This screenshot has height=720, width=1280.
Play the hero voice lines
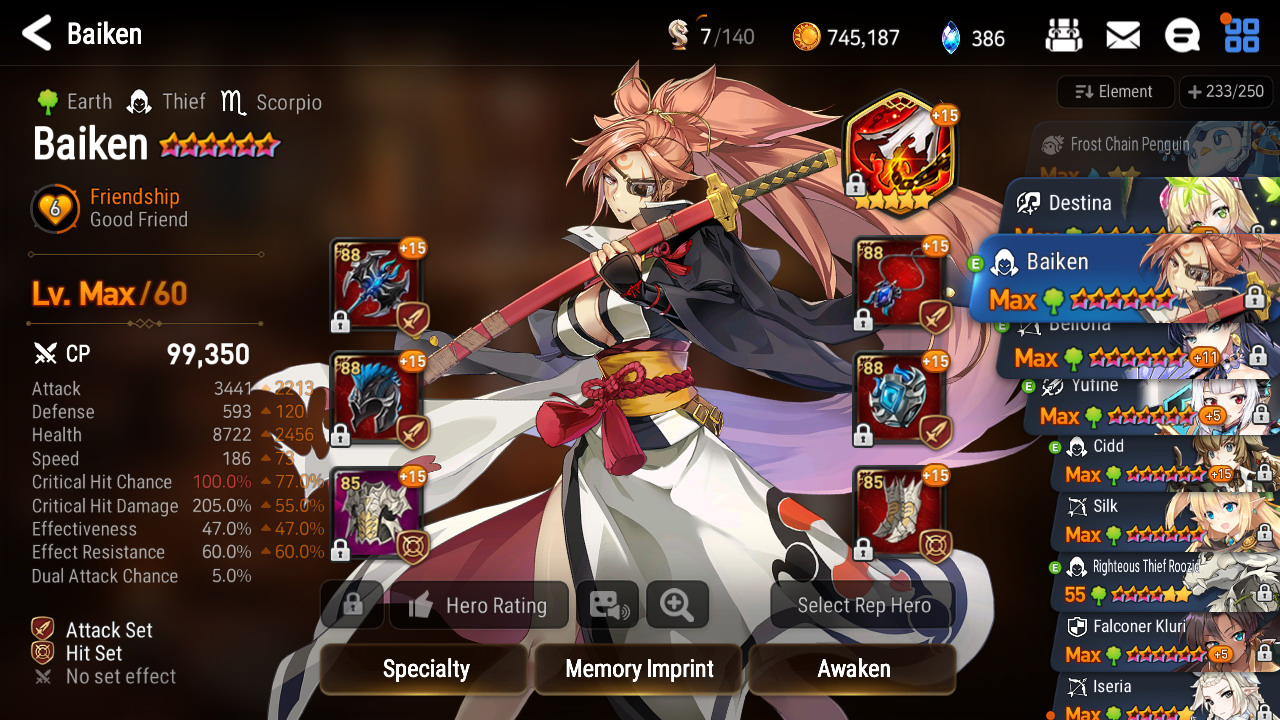point(607,606)
